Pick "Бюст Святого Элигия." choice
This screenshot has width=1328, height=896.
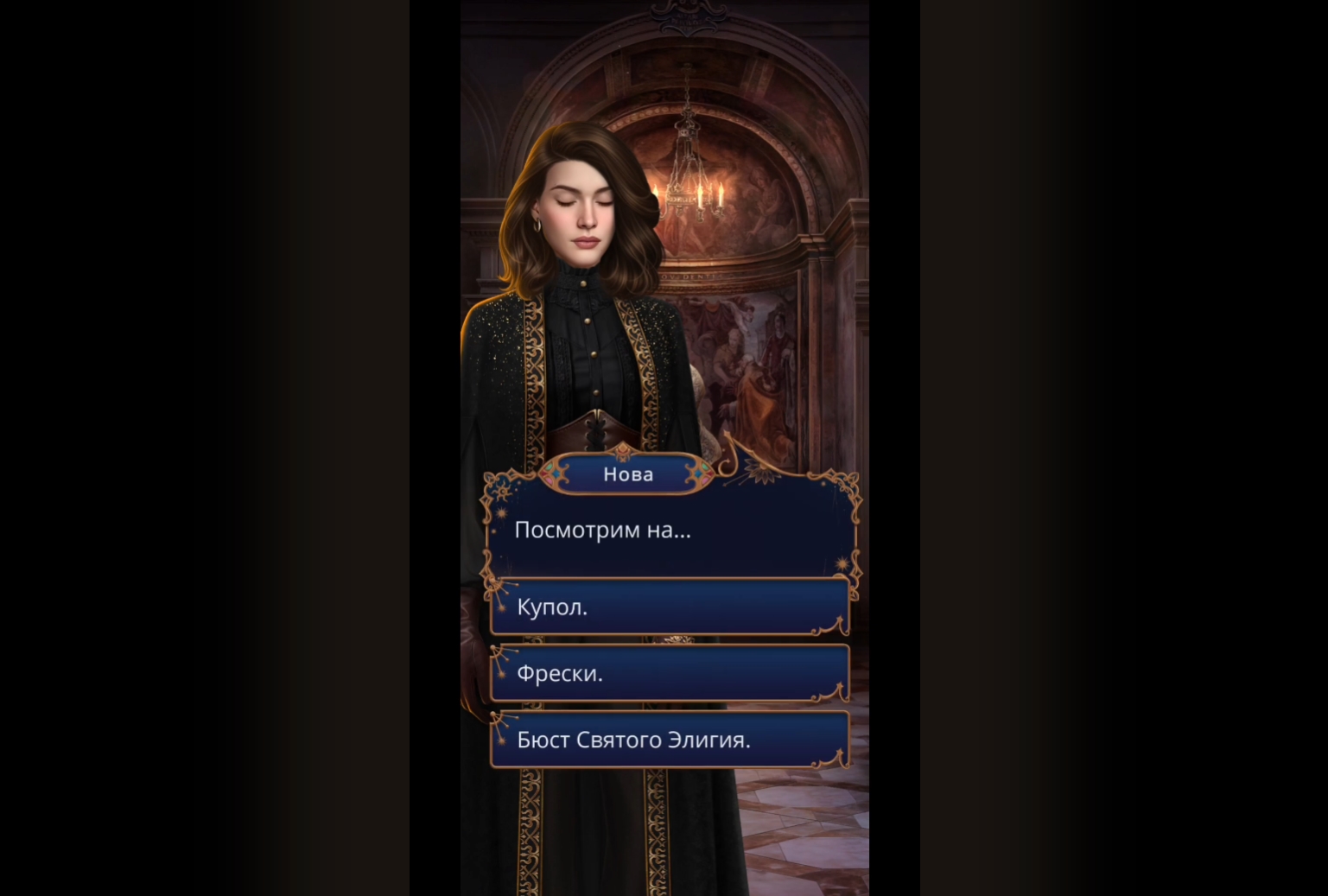tap(670, 740)
